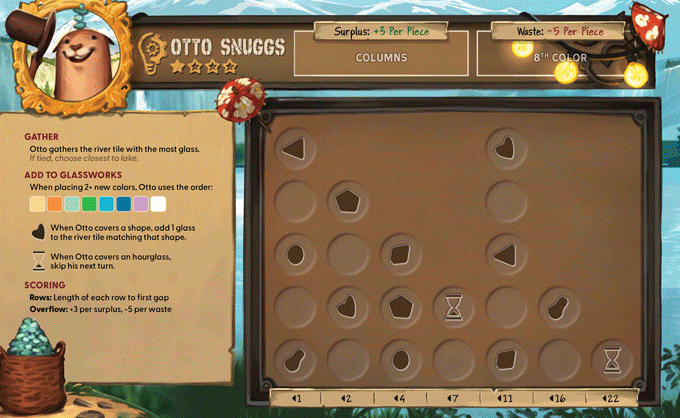This screenshot has width=680, height=418.
Task: Select the score marker labeled 16
Action: click(557, 399)
